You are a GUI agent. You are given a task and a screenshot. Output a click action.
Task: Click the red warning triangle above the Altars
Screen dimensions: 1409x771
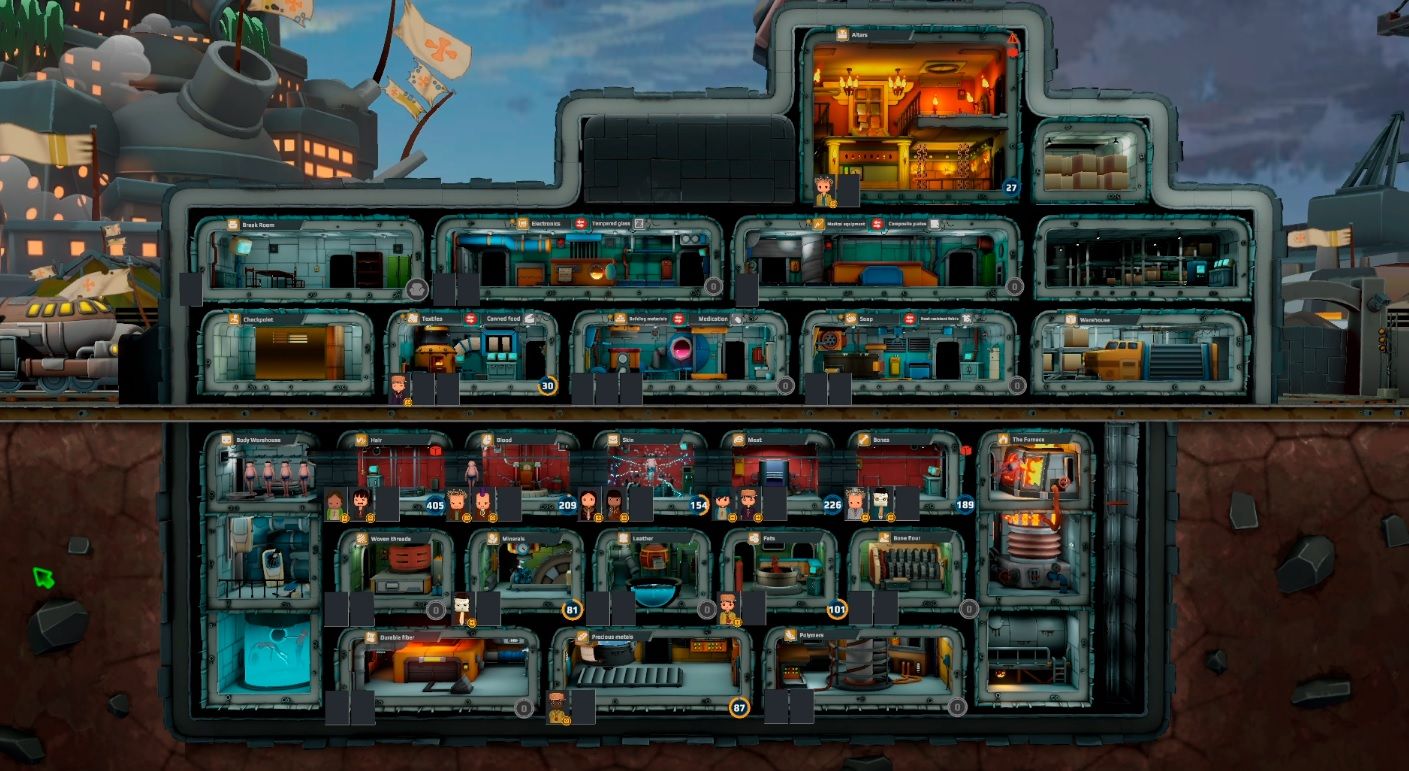pos(1014,40)
